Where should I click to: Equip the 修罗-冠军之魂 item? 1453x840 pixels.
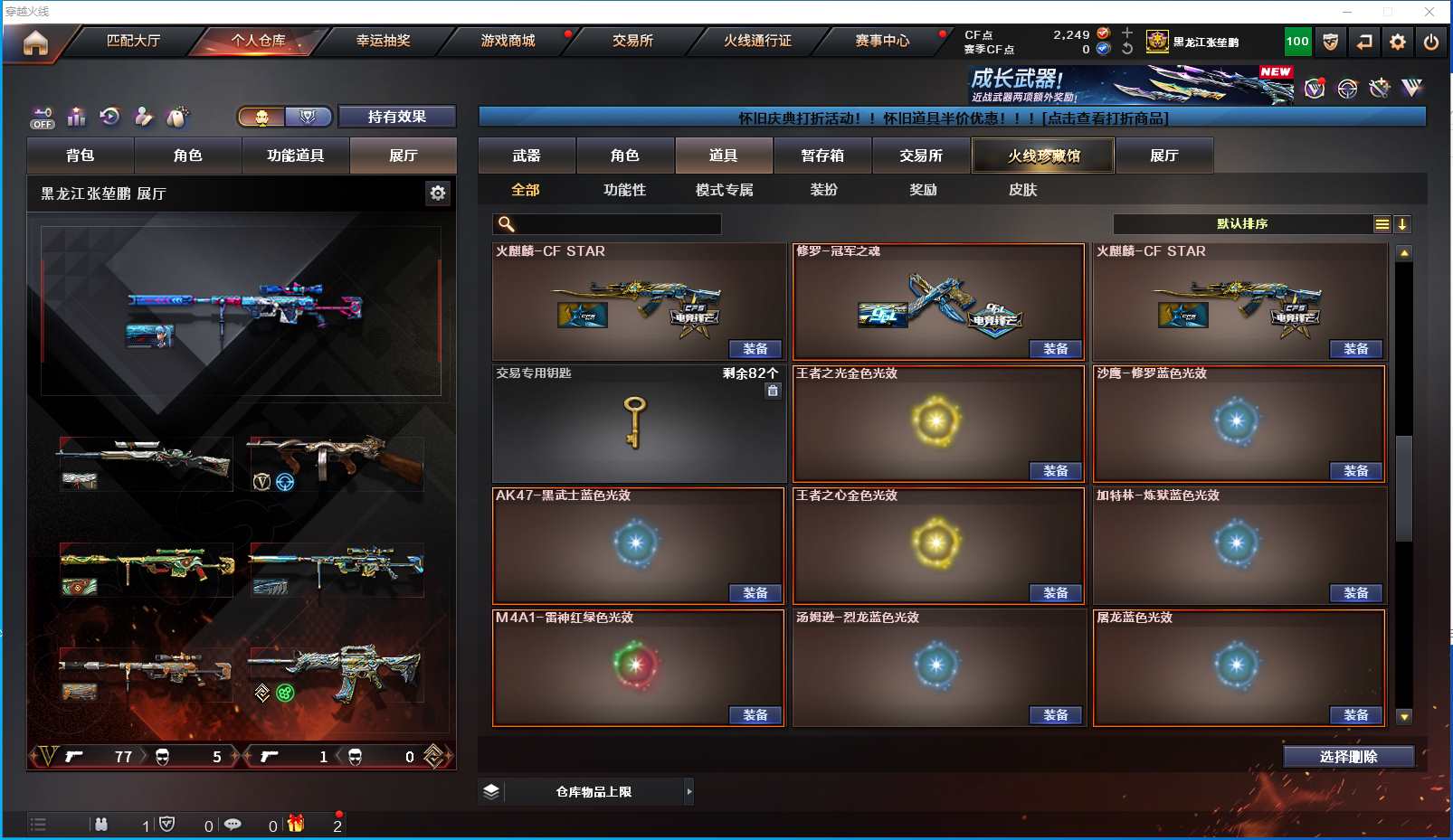tap(1056, 349)
